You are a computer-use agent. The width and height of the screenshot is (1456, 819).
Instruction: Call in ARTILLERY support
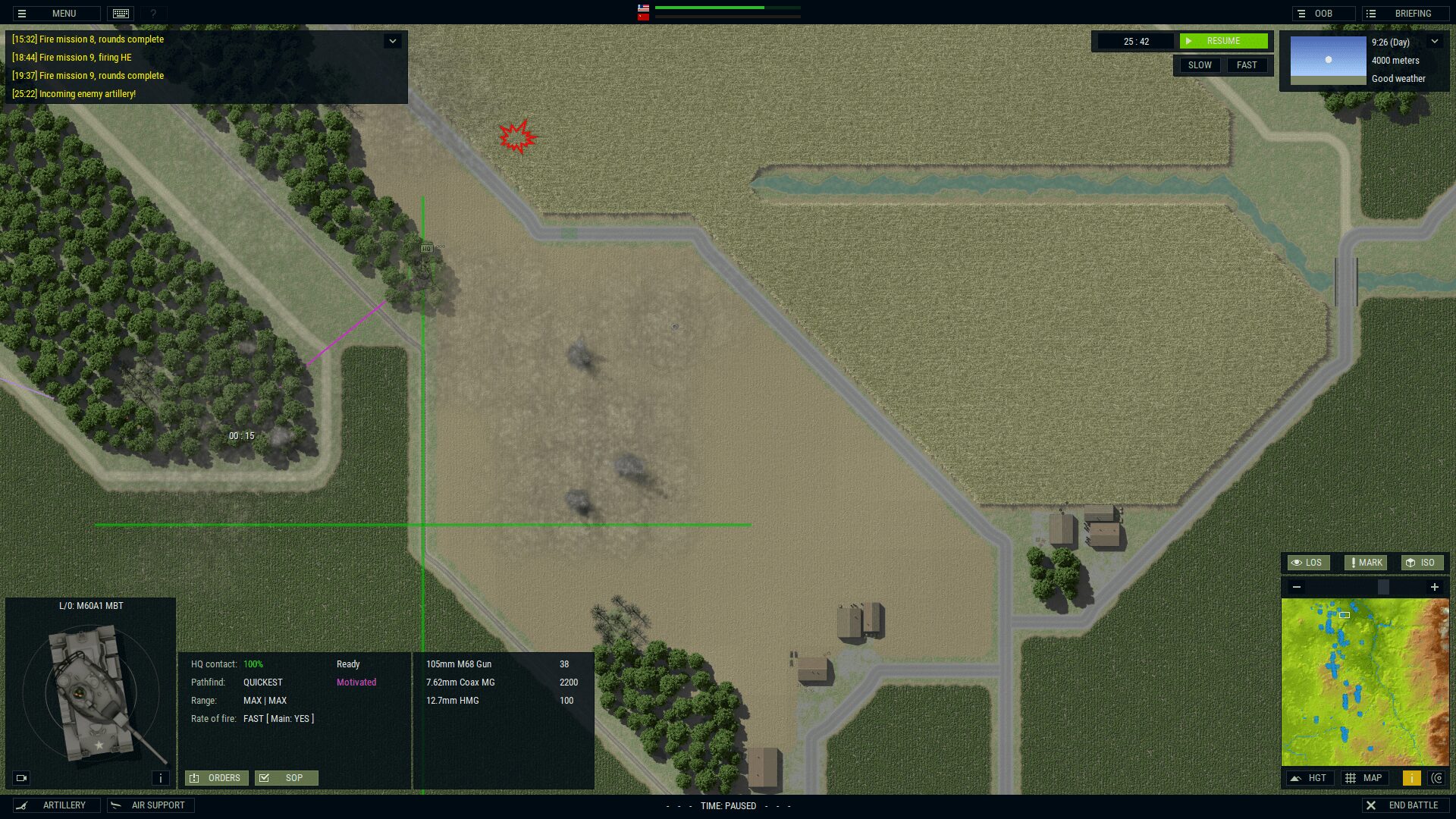[x=56, y=805]
